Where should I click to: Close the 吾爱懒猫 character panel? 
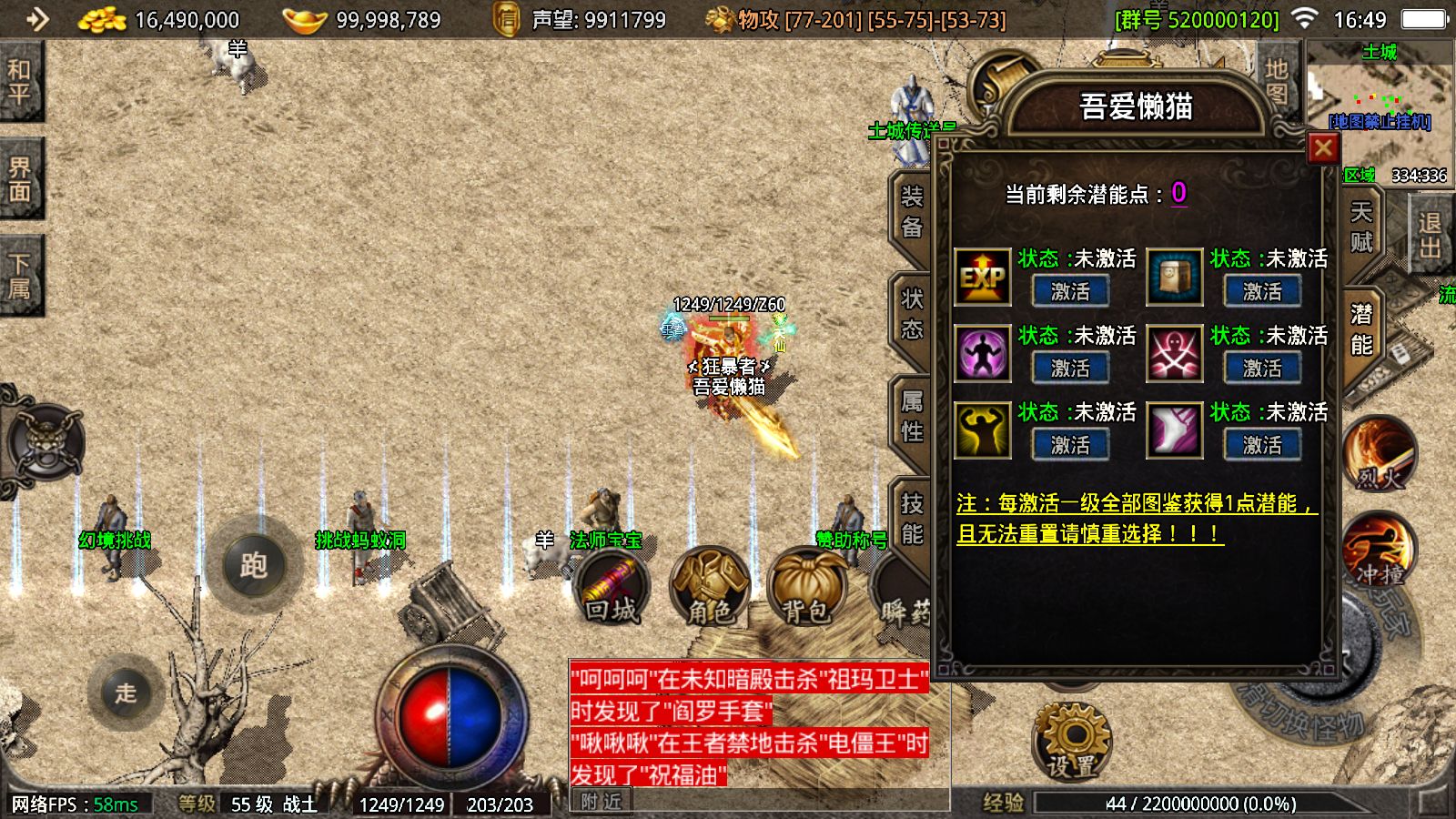click(1322, 148)
